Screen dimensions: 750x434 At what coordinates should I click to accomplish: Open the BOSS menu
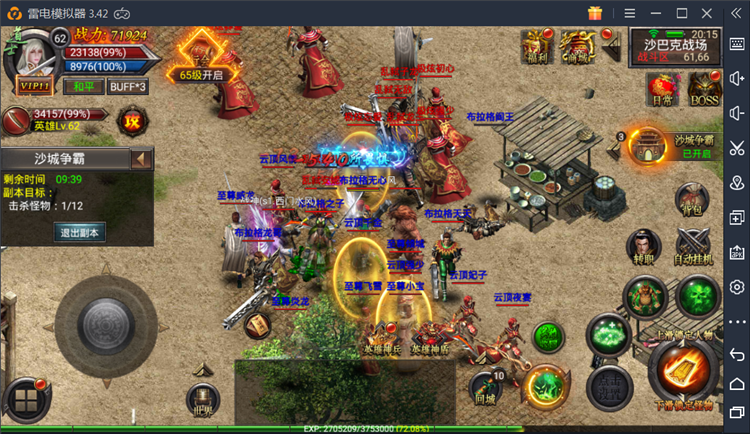pyautogui.click(x=703, y=86)
